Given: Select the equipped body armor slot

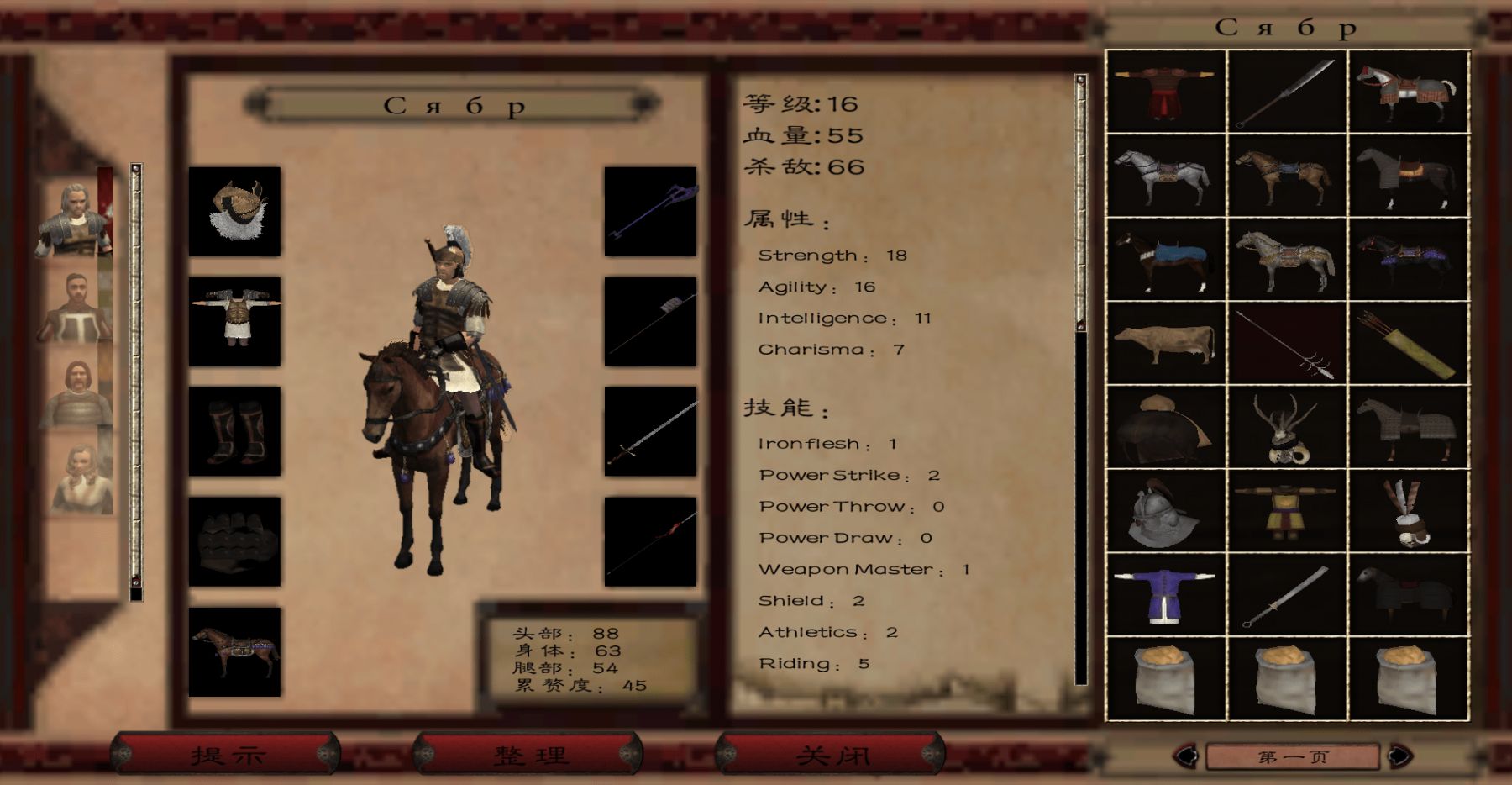Looking at the screenshot, I should (234, 321).
